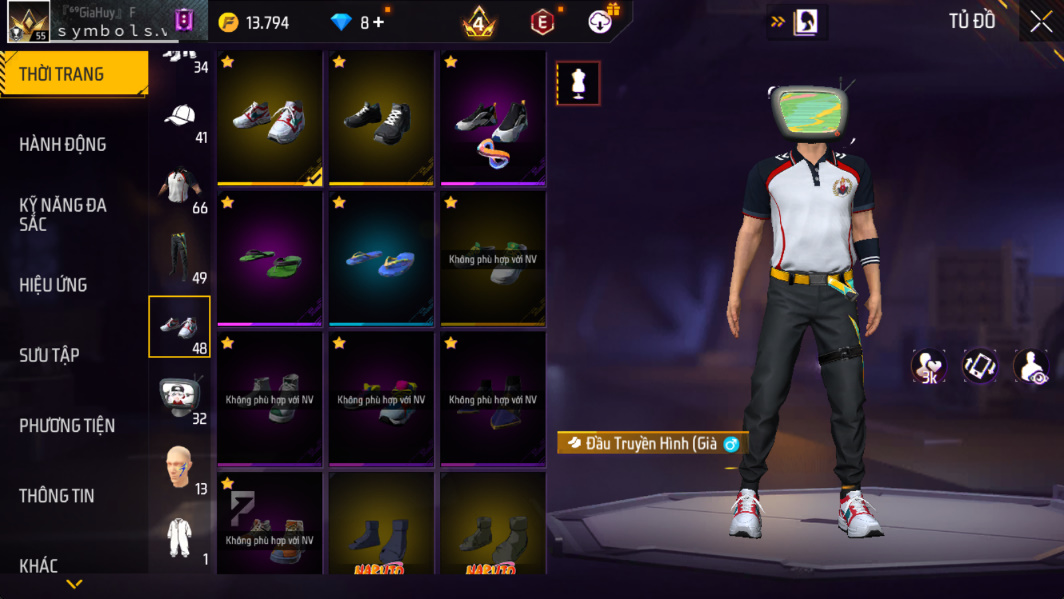The image size is (1064, 599).
Task: Add diamonds with the plus button
Action: click(378, 22)
